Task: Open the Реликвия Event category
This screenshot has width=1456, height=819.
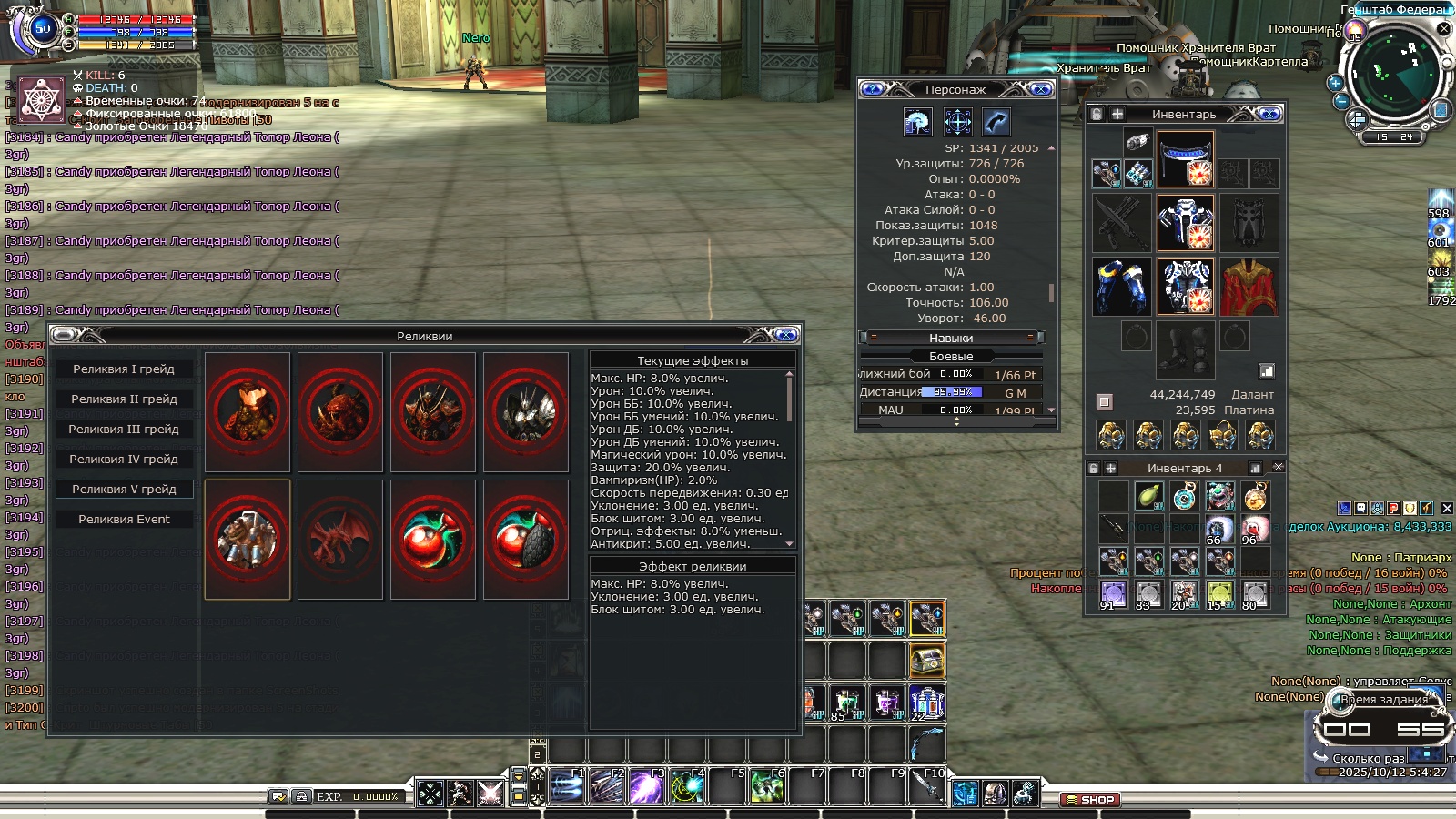Action: pyautogui.click(x=124, y=520)
